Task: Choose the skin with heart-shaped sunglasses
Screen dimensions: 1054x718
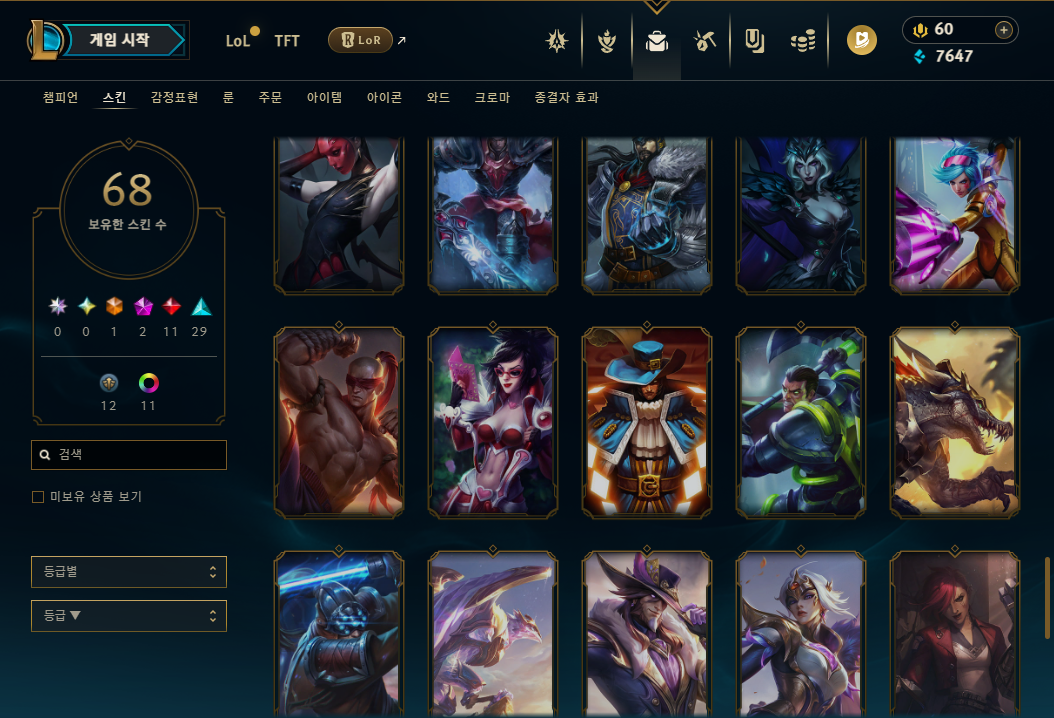Action: tap(493, 422)
